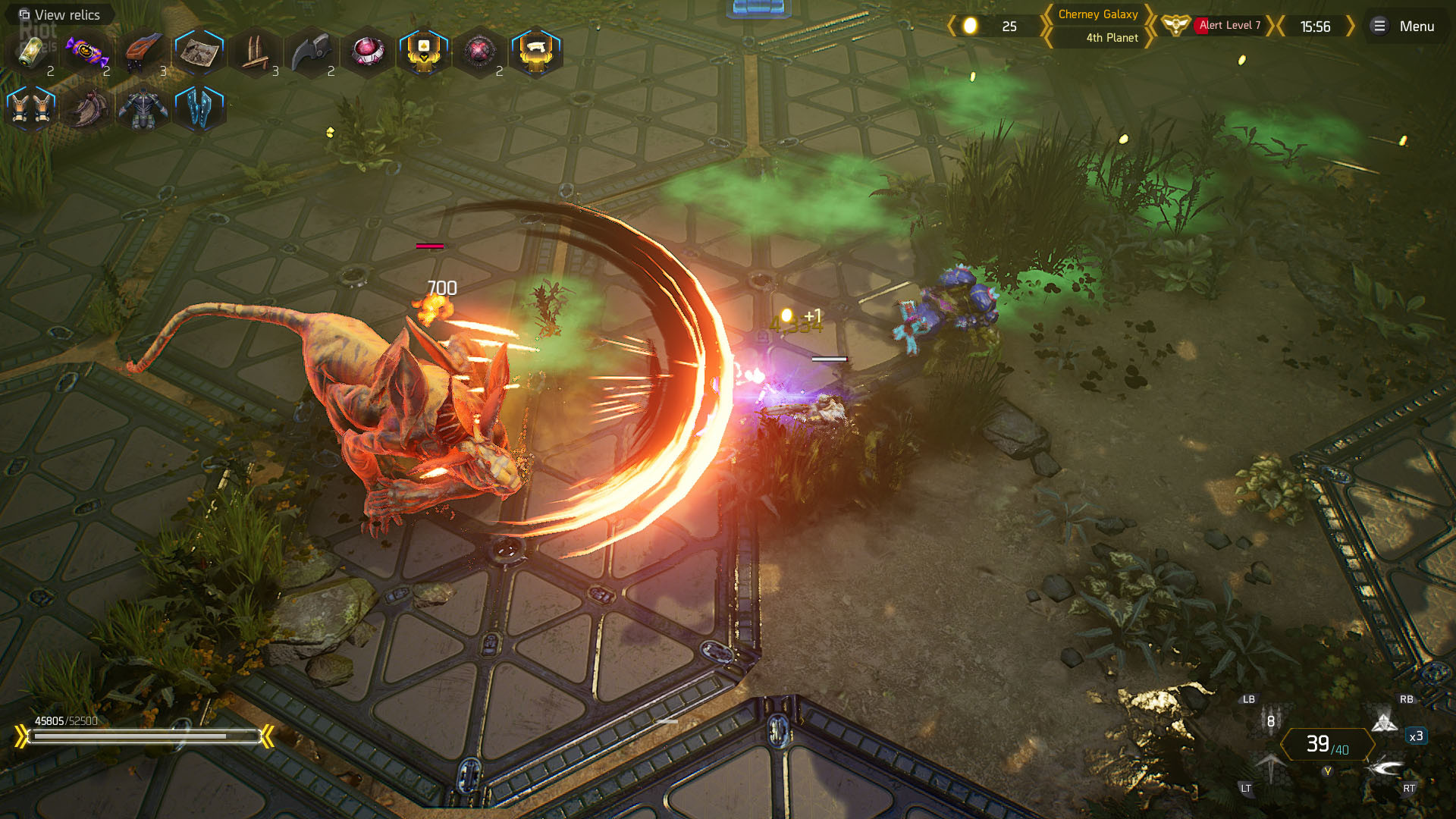The width and height of the screenshot is (1456, 819).
Task: Select the purple Halloween candy relic
Action: (86, 52)
